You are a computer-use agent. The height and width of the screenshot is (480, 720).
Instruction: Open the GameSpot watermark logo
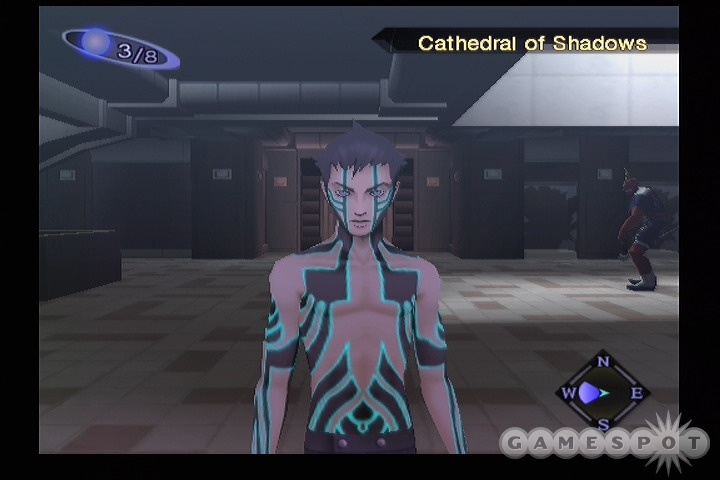[604, 442]
